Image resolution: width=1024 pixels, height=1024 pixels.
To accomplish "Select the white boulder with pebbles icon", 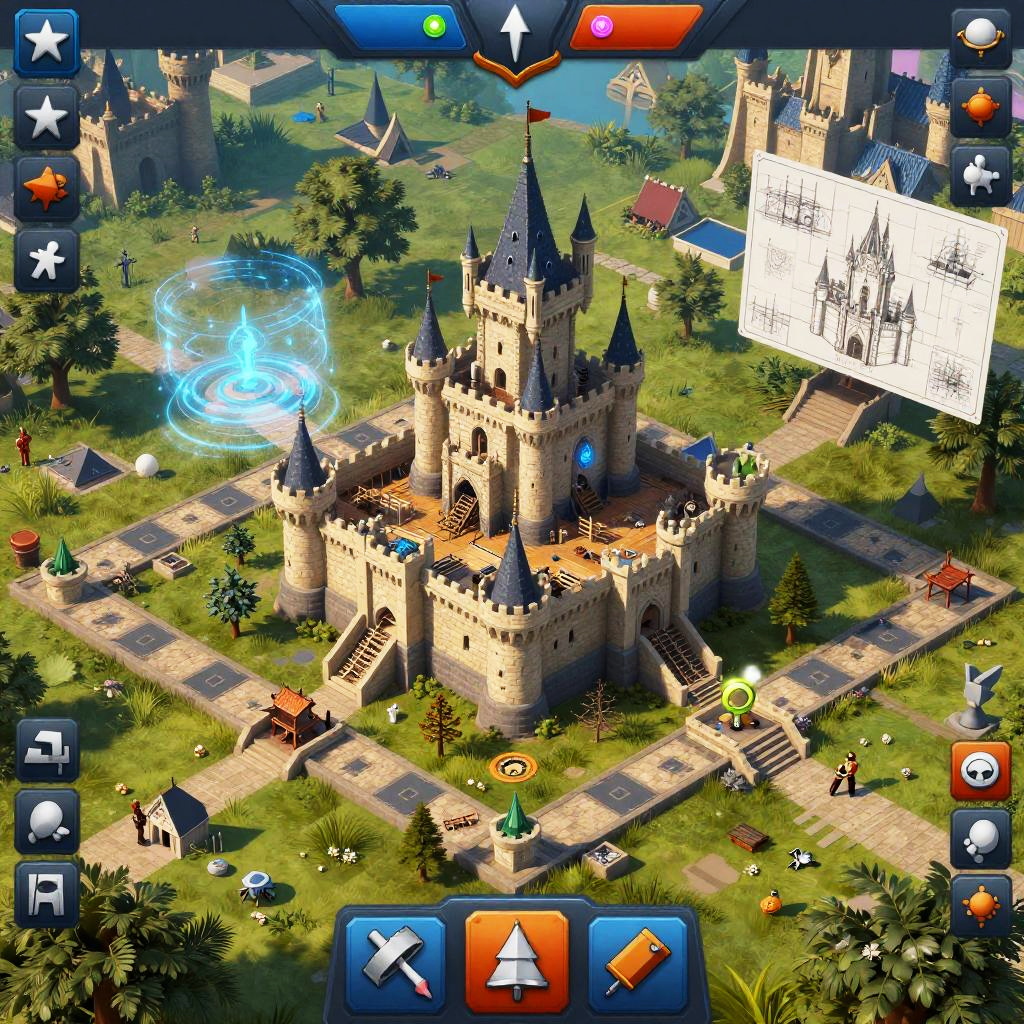I will pyautogui.click(x=980, y=838).
